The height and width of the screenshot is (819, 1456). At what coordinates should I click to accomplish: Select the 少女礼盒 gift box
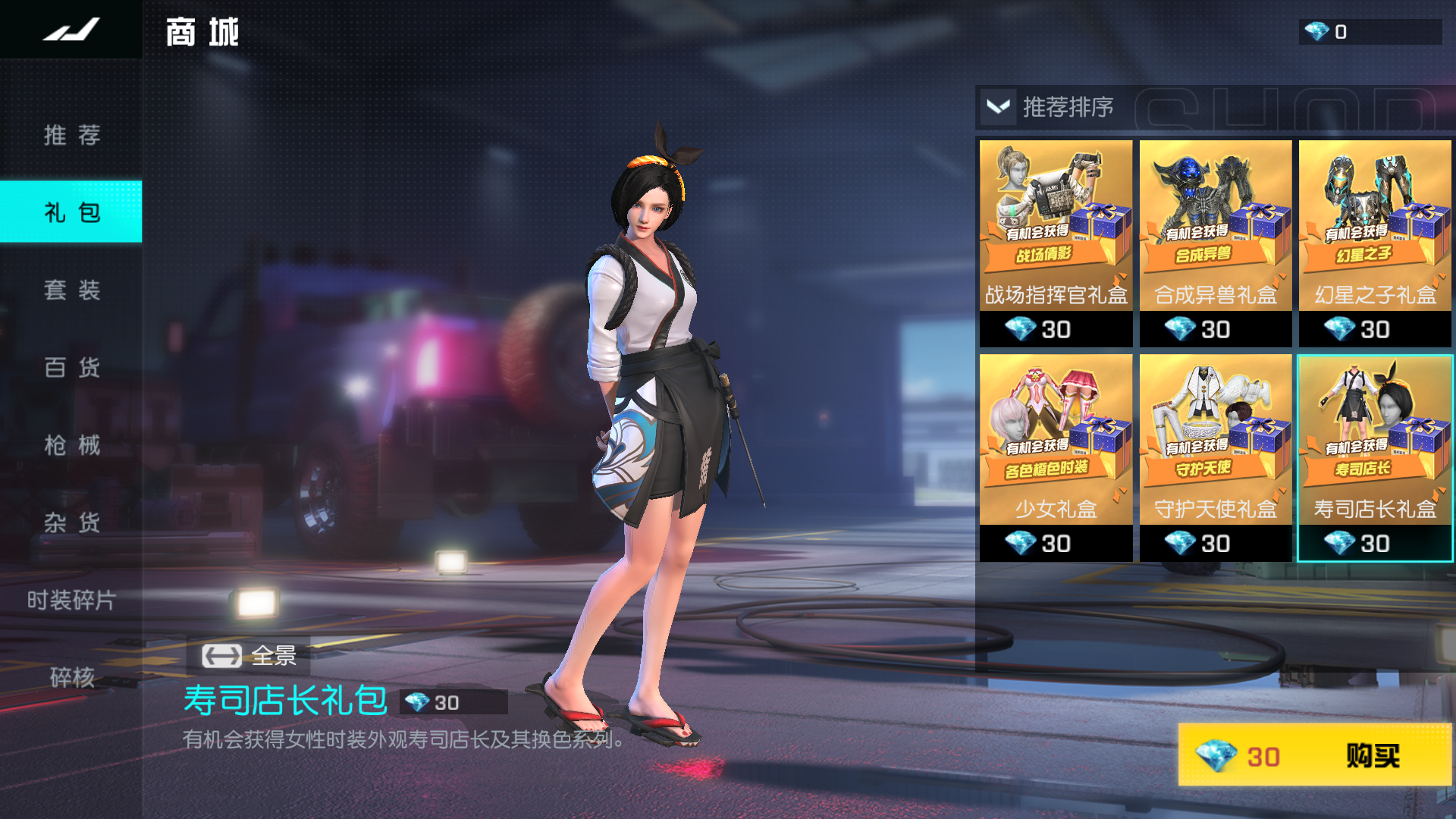pyautogui.click(x=1056, y=458)
